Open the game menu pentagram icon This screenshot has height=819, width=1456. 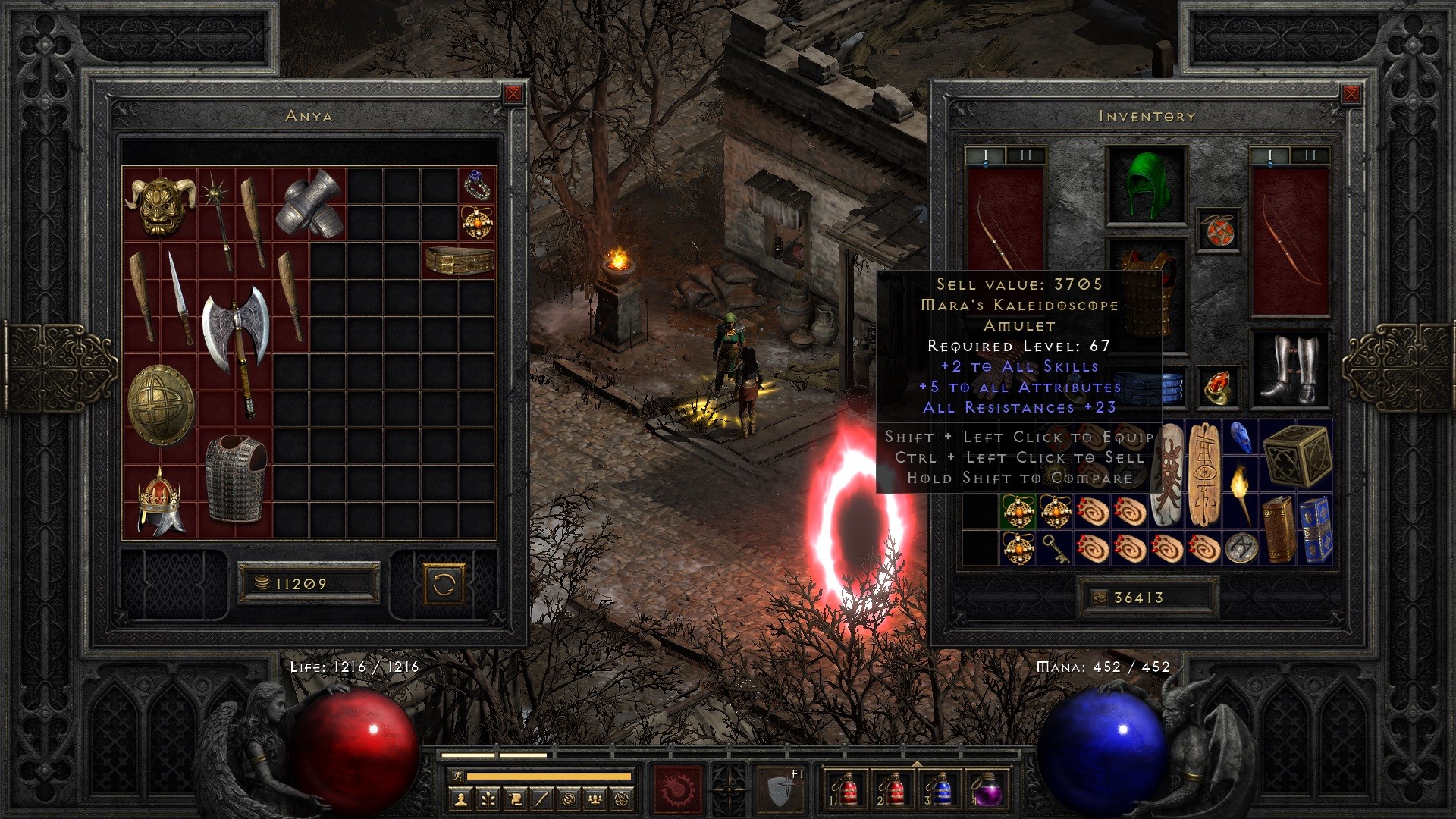[622, 798]
